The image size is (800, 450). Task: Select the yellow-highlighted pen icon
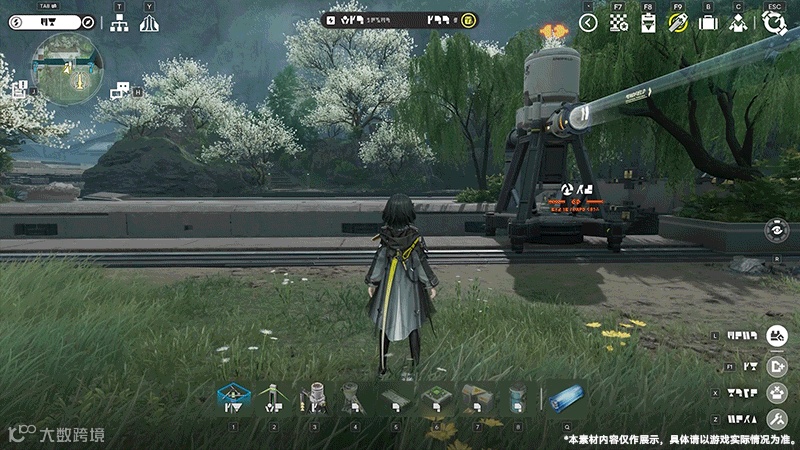coord(678,22)
